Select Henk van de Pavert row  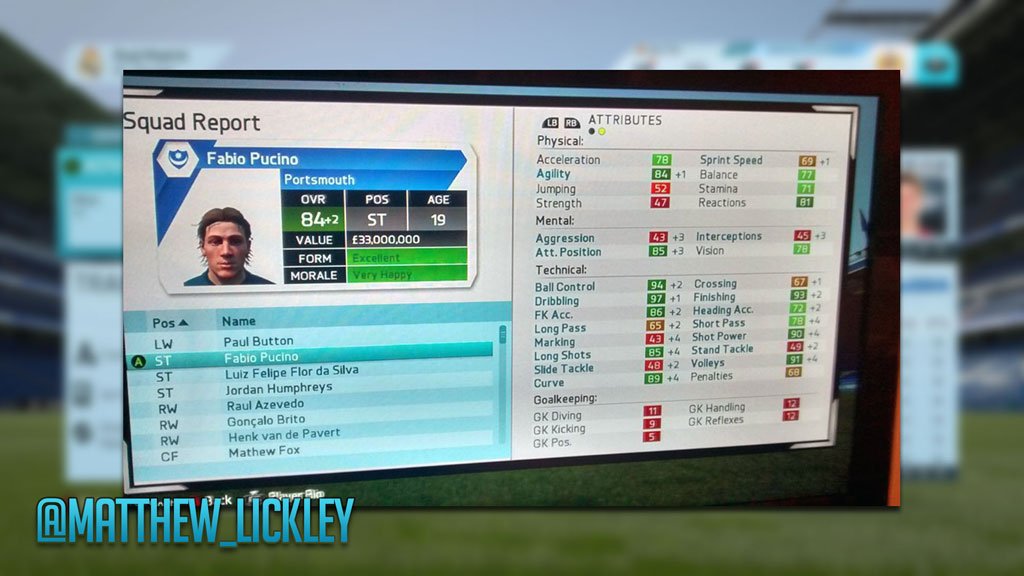[285, 435]
